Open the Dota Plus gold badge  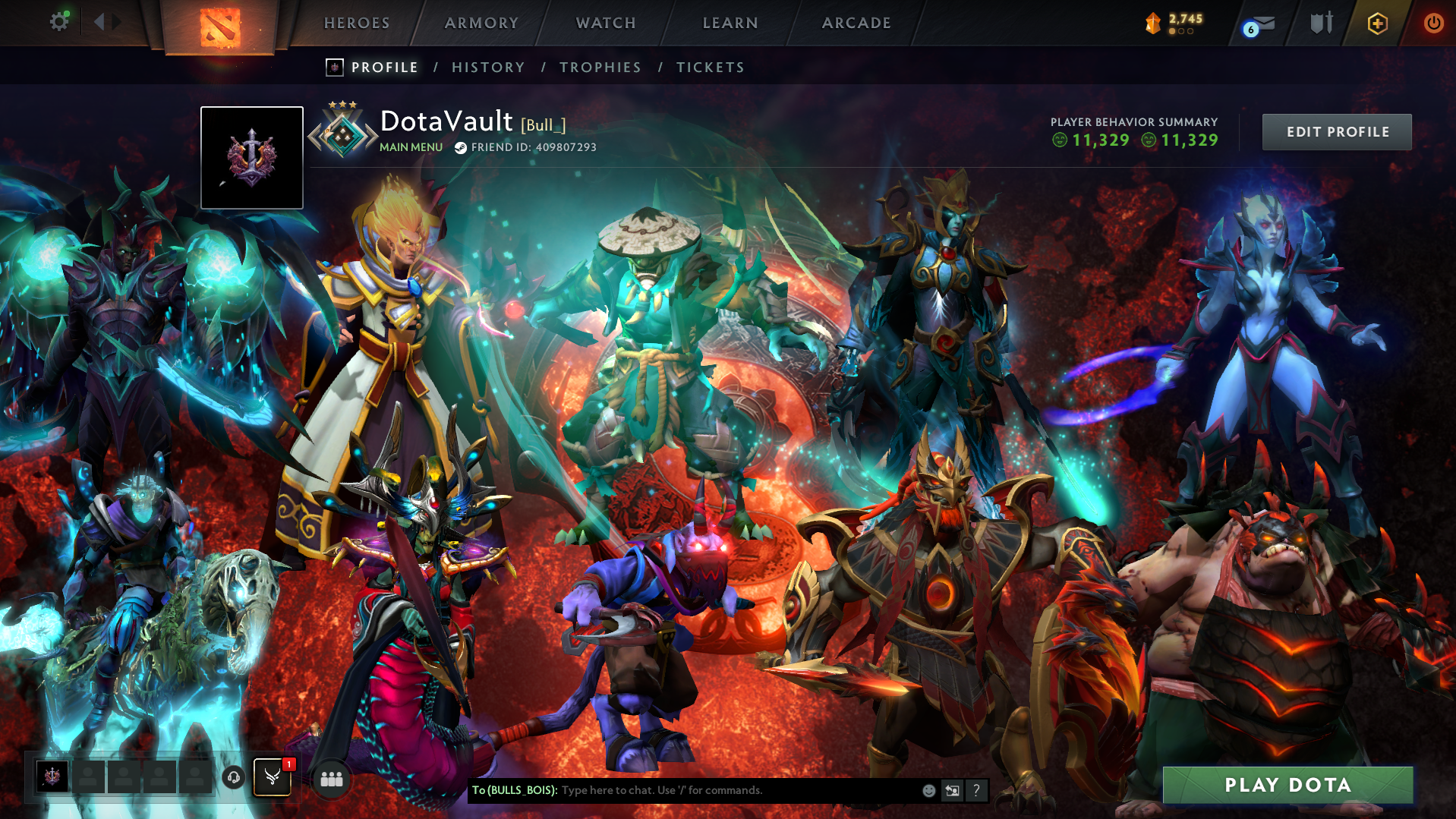1377,24
